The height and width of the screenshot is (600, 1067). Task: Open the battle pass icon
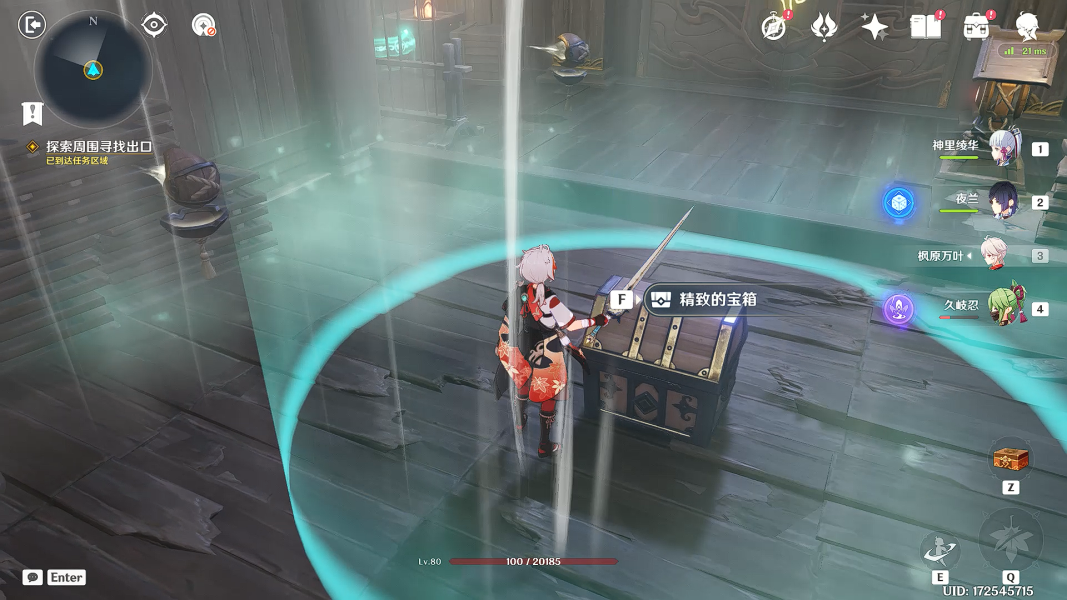tap(976, 26)
